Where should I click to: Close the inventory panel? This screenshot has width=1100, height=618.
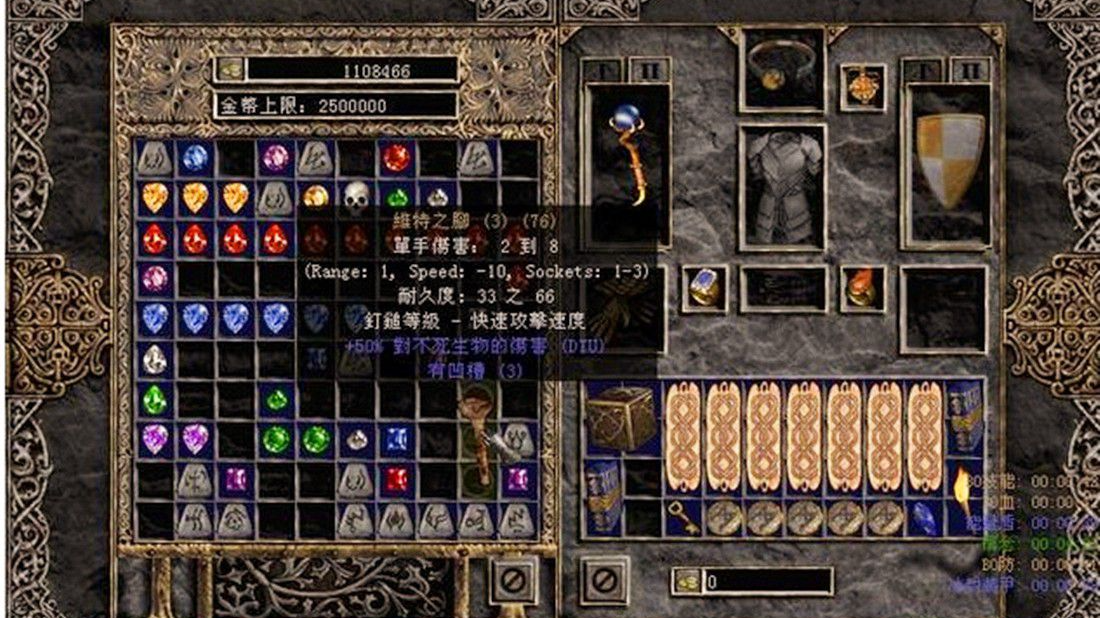coord(605,579)
